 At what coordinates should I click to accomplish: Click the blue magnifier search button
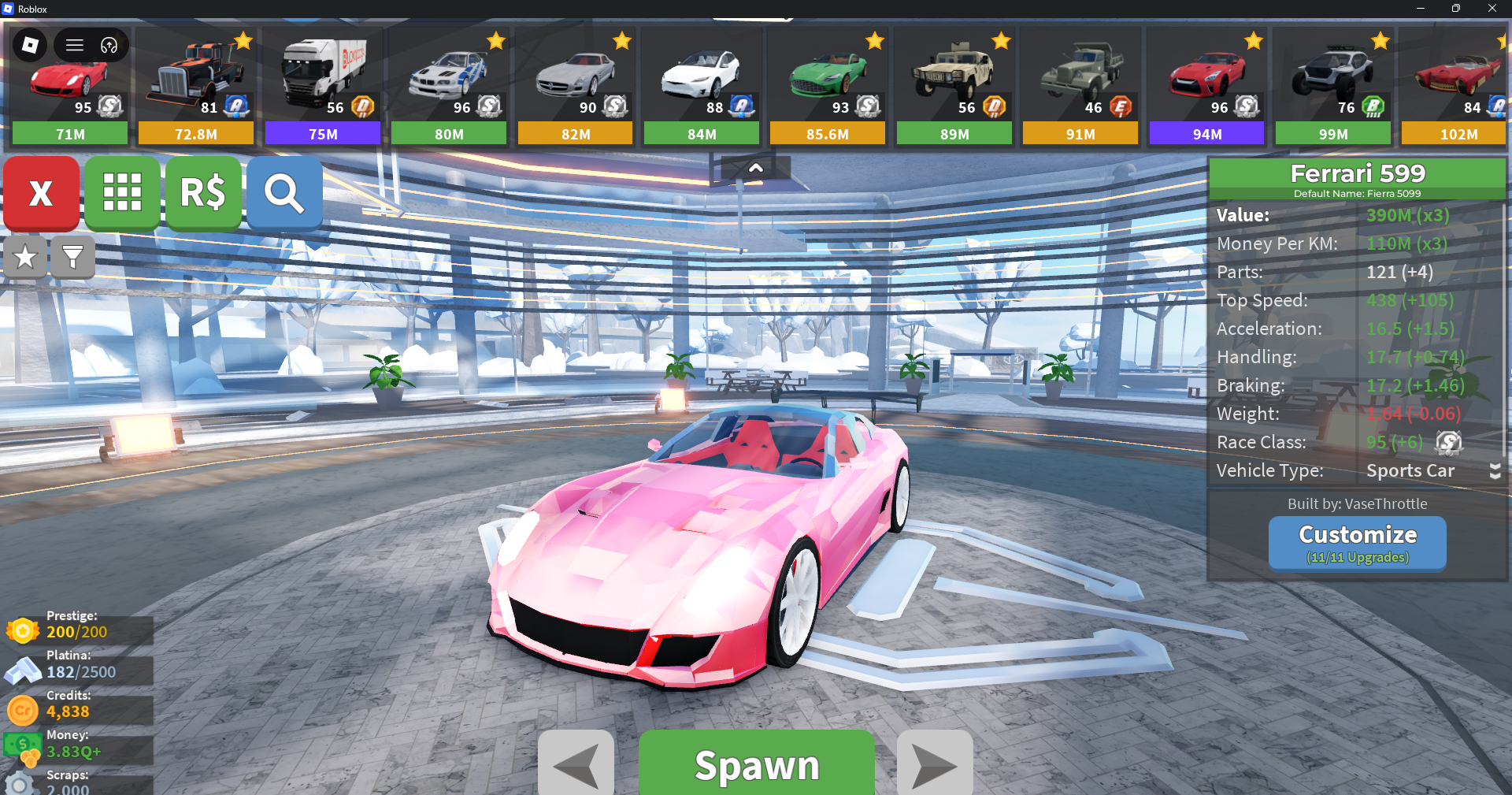click(x=284, y=192)
